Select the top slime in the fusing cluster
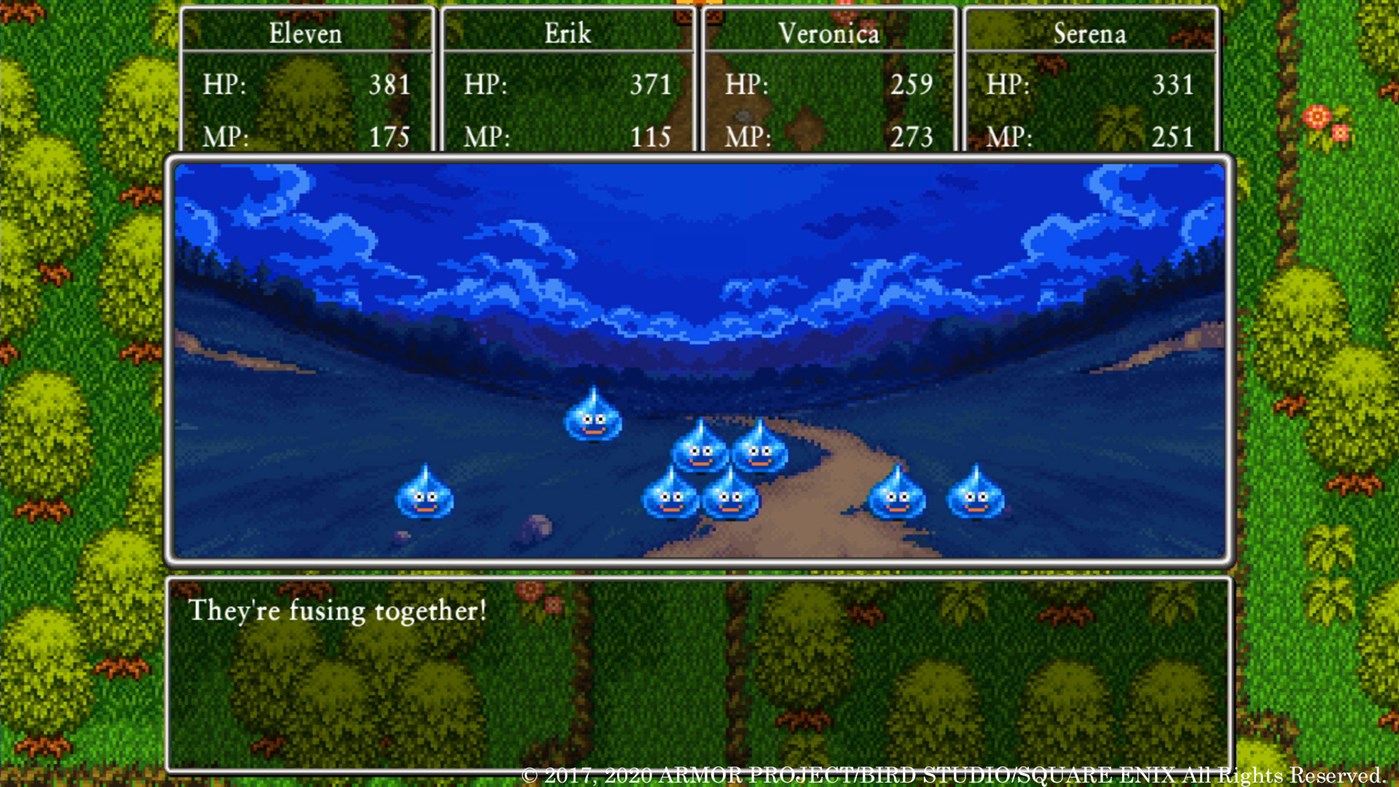This screenshot has height=787, width=1399. click(x=700, y=450)
